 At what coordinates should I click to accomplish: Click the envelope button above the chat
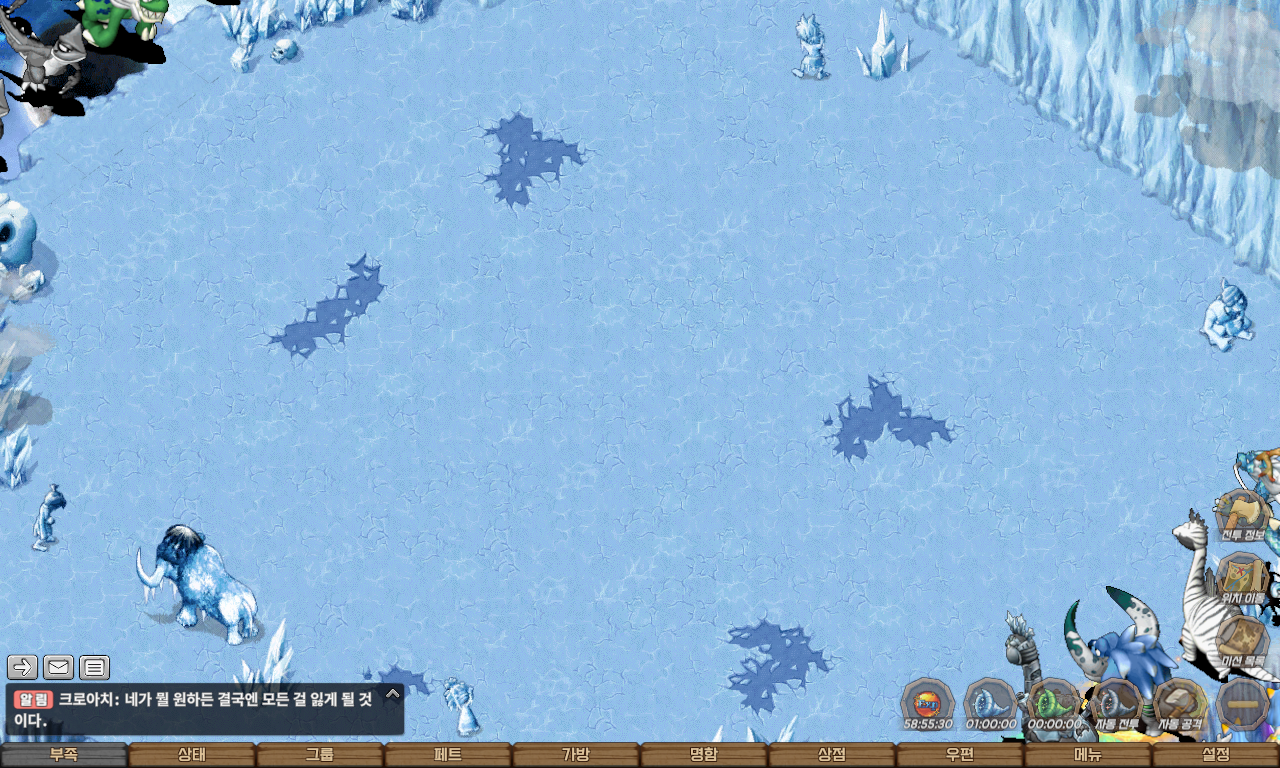tap(58, 667)
